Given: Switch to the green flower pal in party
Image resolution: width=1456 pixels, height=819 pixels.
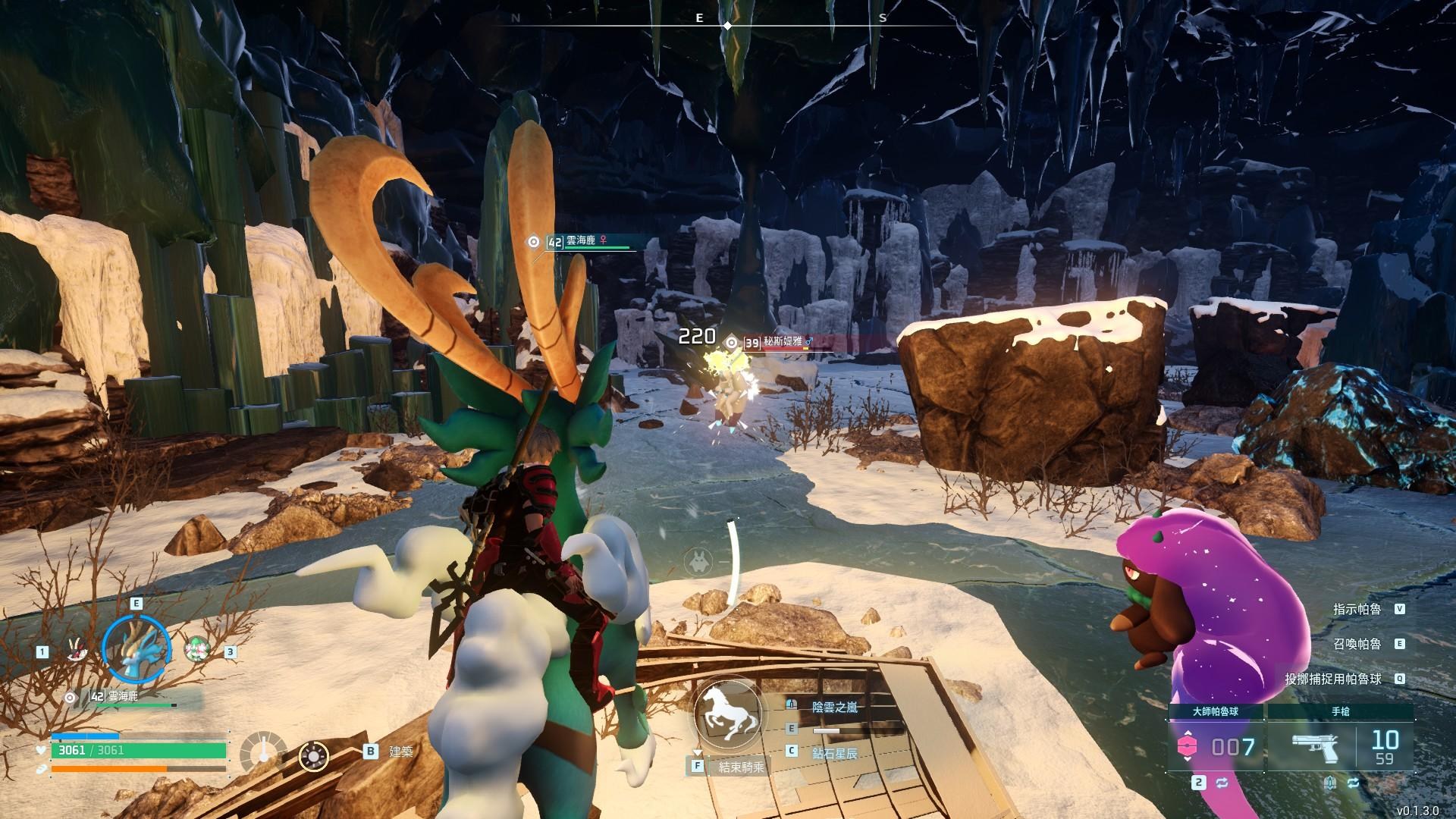Looking at the screenshot, I should point(197,650).
